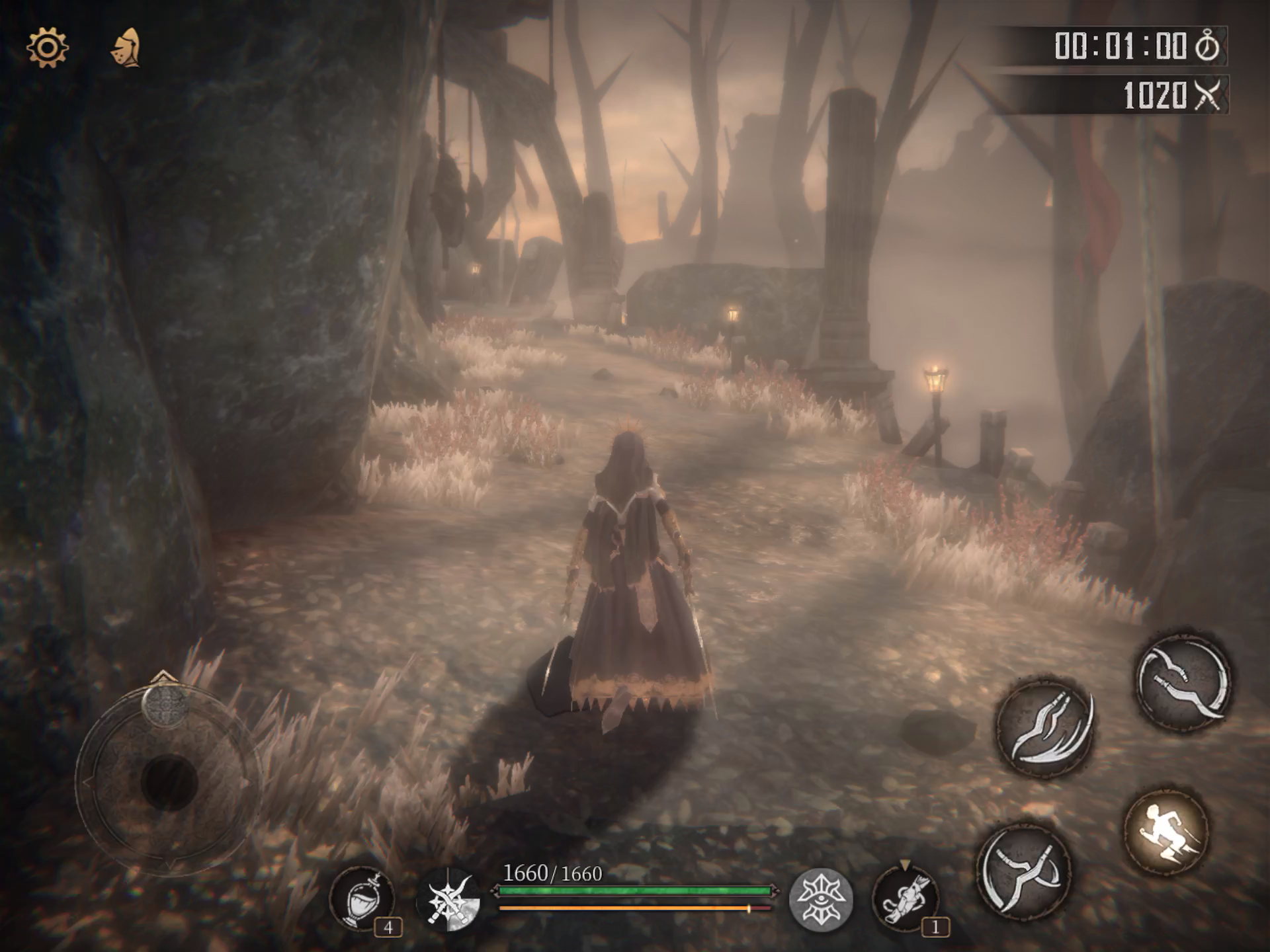Trigger the single dagger swipe attack
This screenshot has height=952, width=1270.
coord(1183,682)
